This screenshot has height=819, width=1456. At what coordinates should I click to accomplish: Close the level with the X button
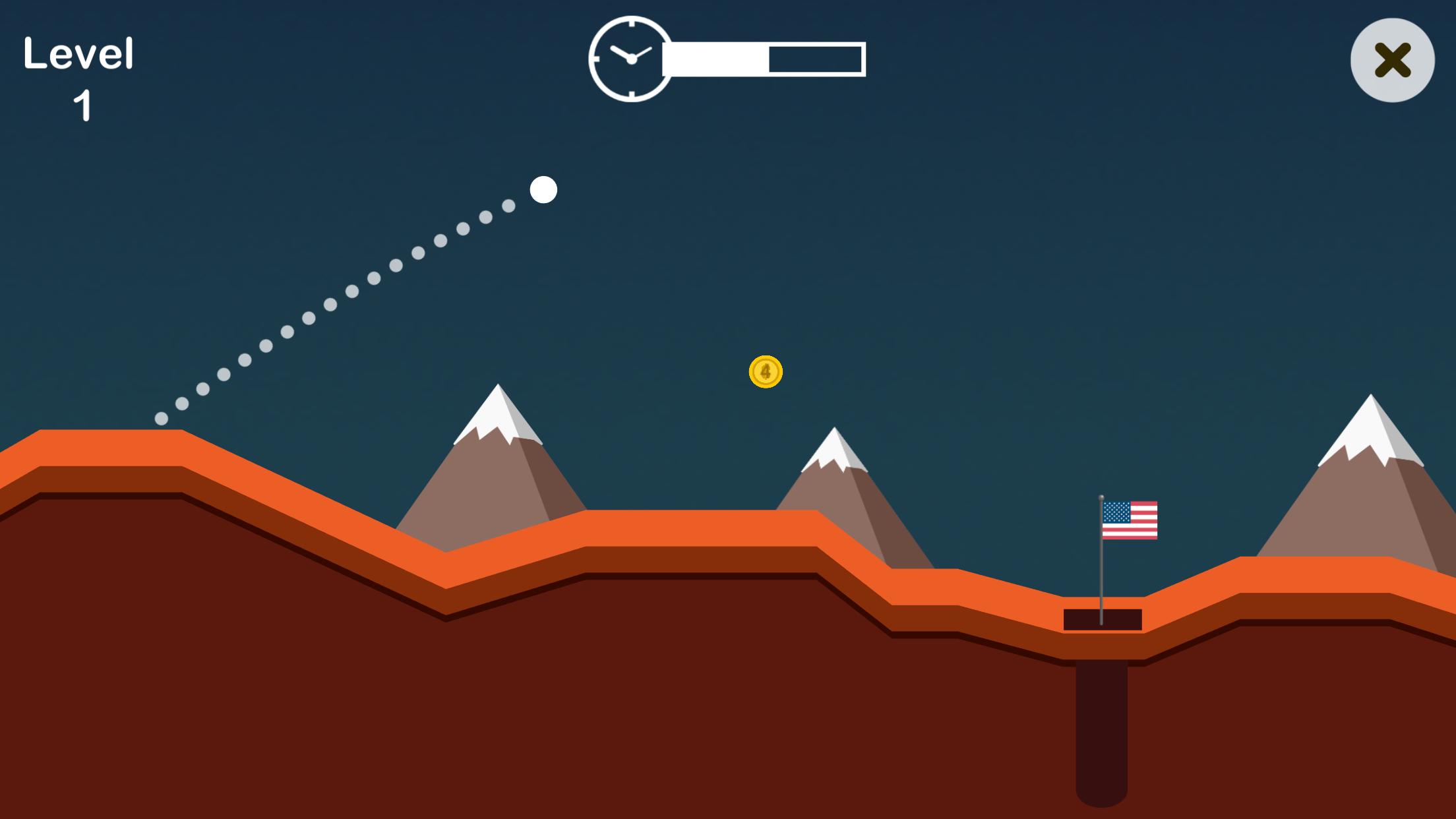[1392, 60]
